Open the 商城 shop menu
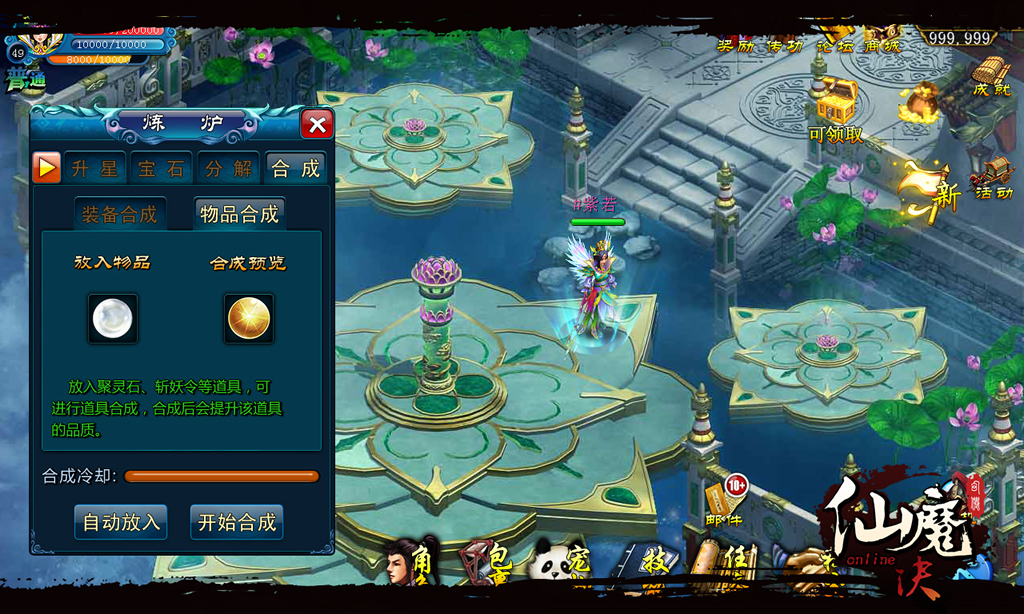The image size is (1024, 614). coord(881,45)
